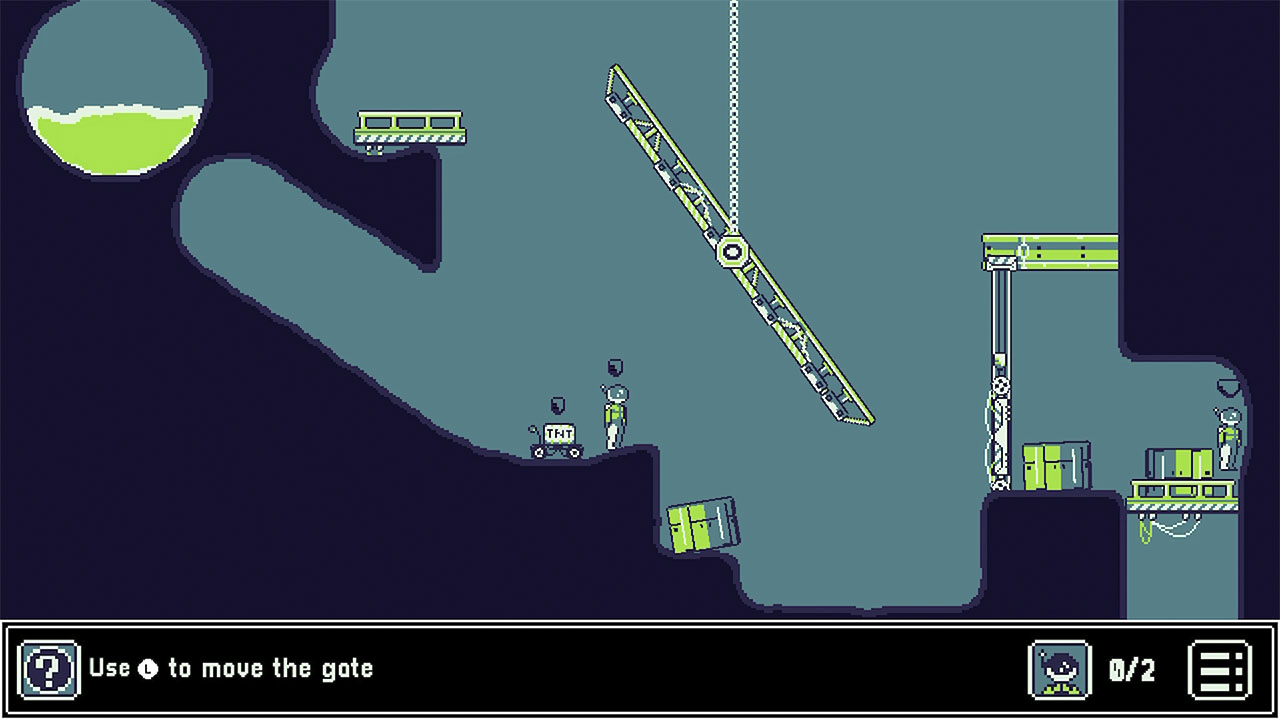This screenshot has width=1280, height=720.
Task: Select the small platform below the orb
Action: tap(410, 127)
